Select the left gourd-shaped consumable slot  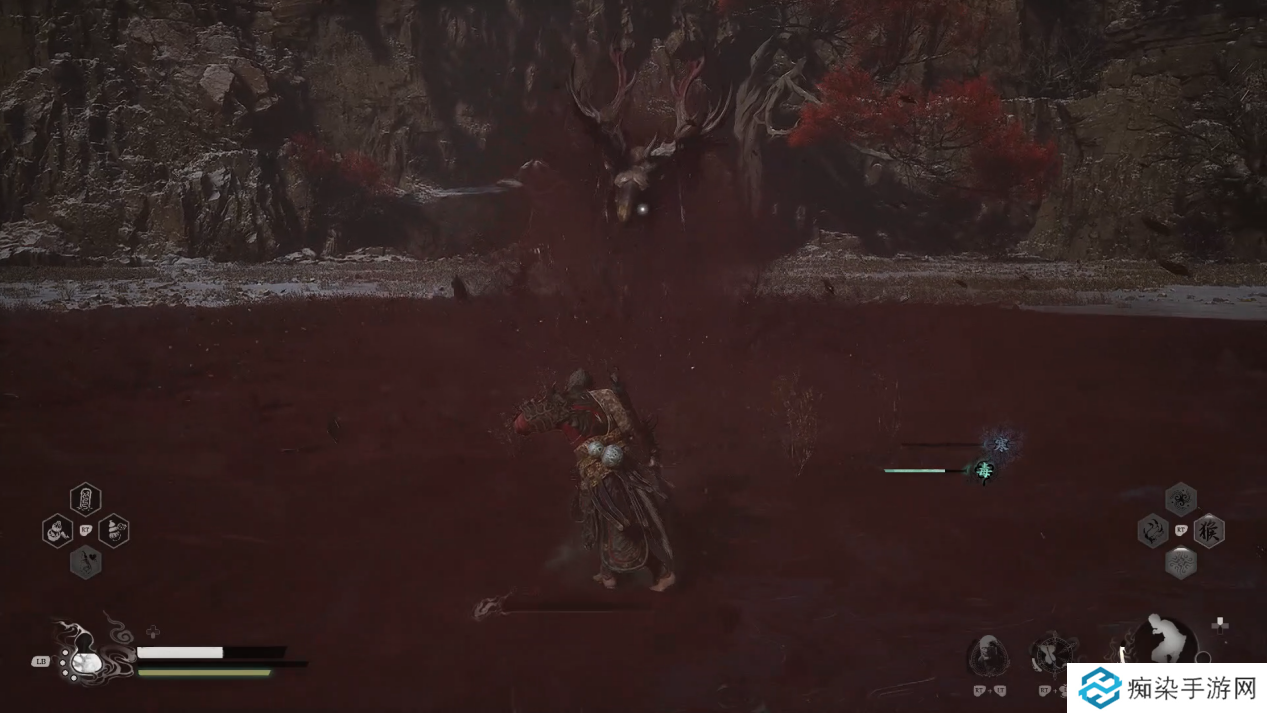pyautogui.click(x=58, y=530)
